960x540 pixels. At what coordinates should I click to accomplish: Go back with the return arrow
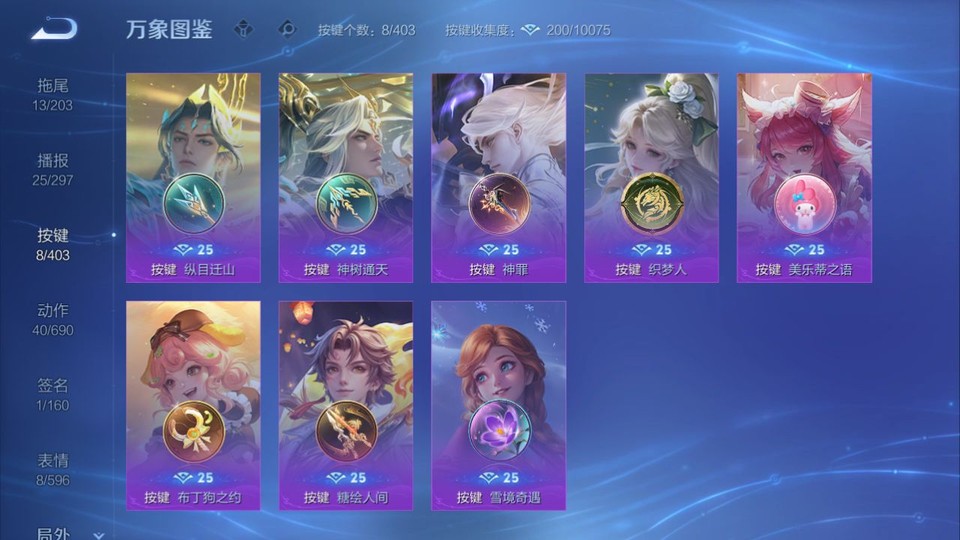(54, 28)
